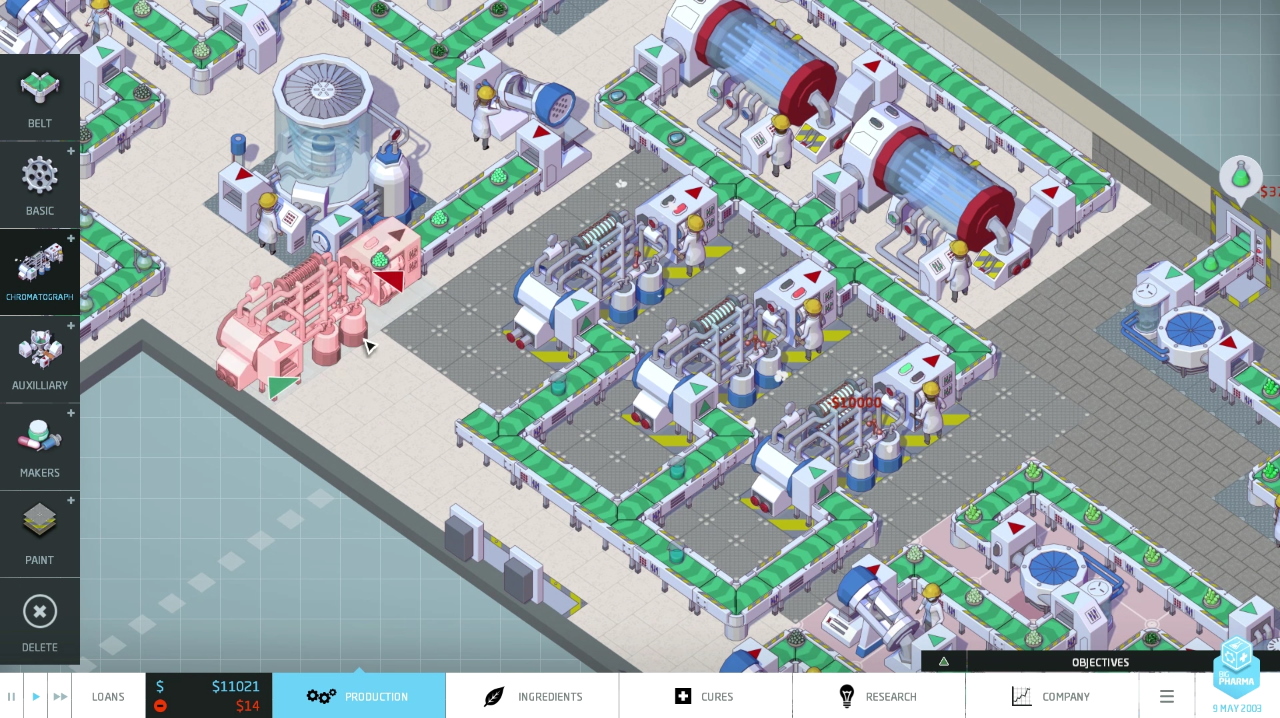Show the Cures tab
Screen dimensions: 1280x718
(x=705, y=696)
